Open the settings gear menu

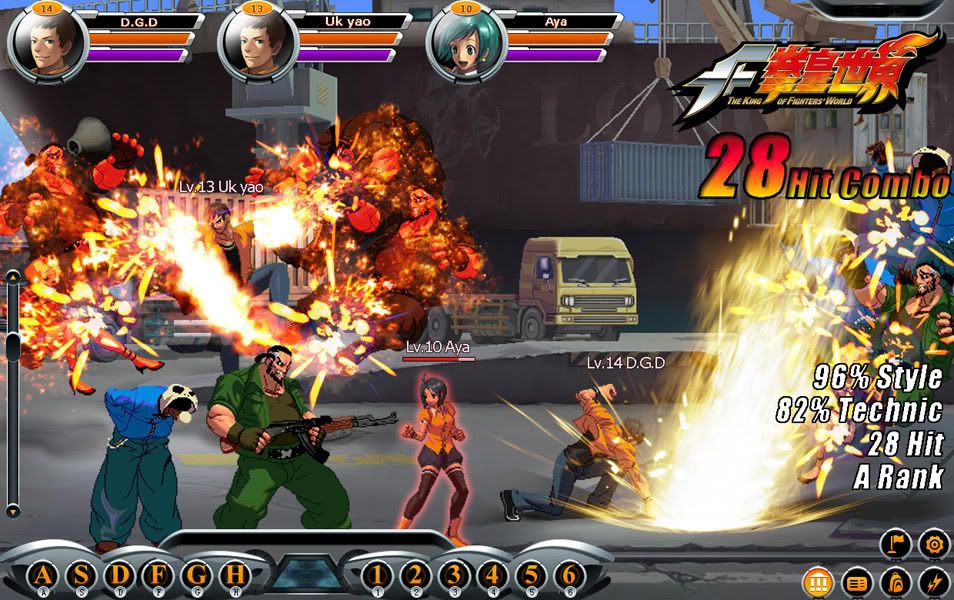(x=932, y=544)
